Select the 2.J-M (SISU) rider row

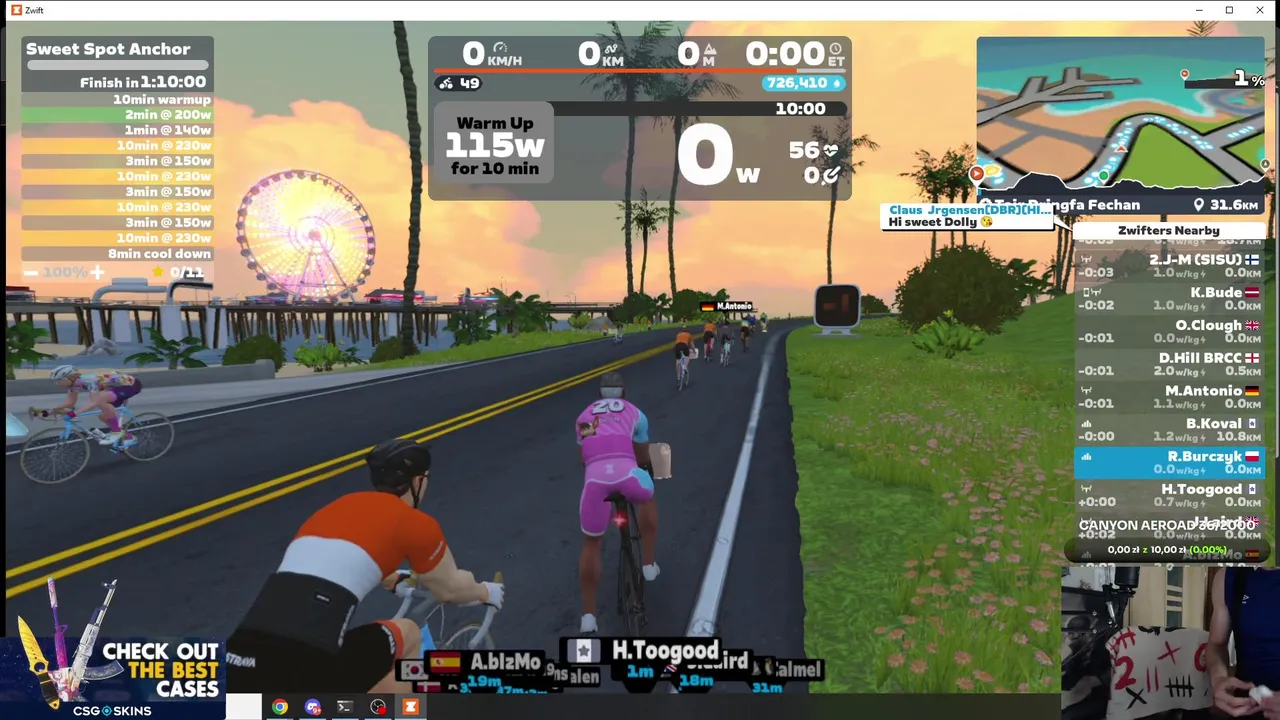coord(1170,265)
